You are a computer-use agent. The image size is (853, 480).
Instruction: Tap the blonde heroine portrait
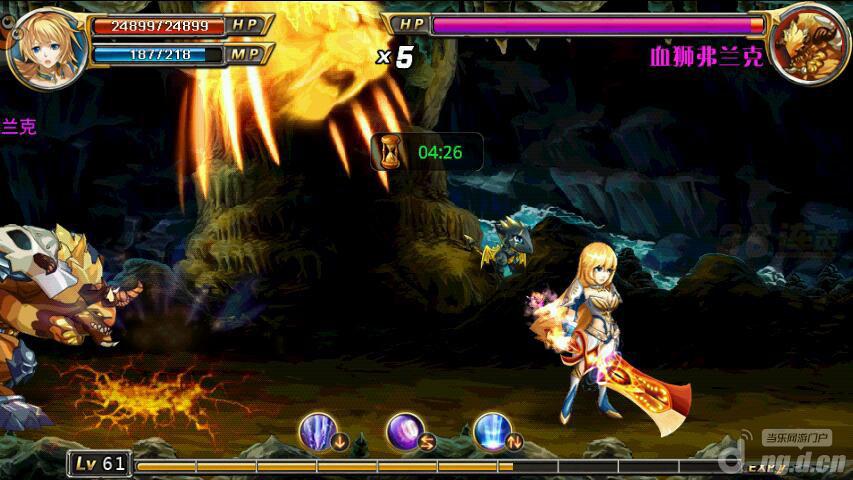pos(45,46)
